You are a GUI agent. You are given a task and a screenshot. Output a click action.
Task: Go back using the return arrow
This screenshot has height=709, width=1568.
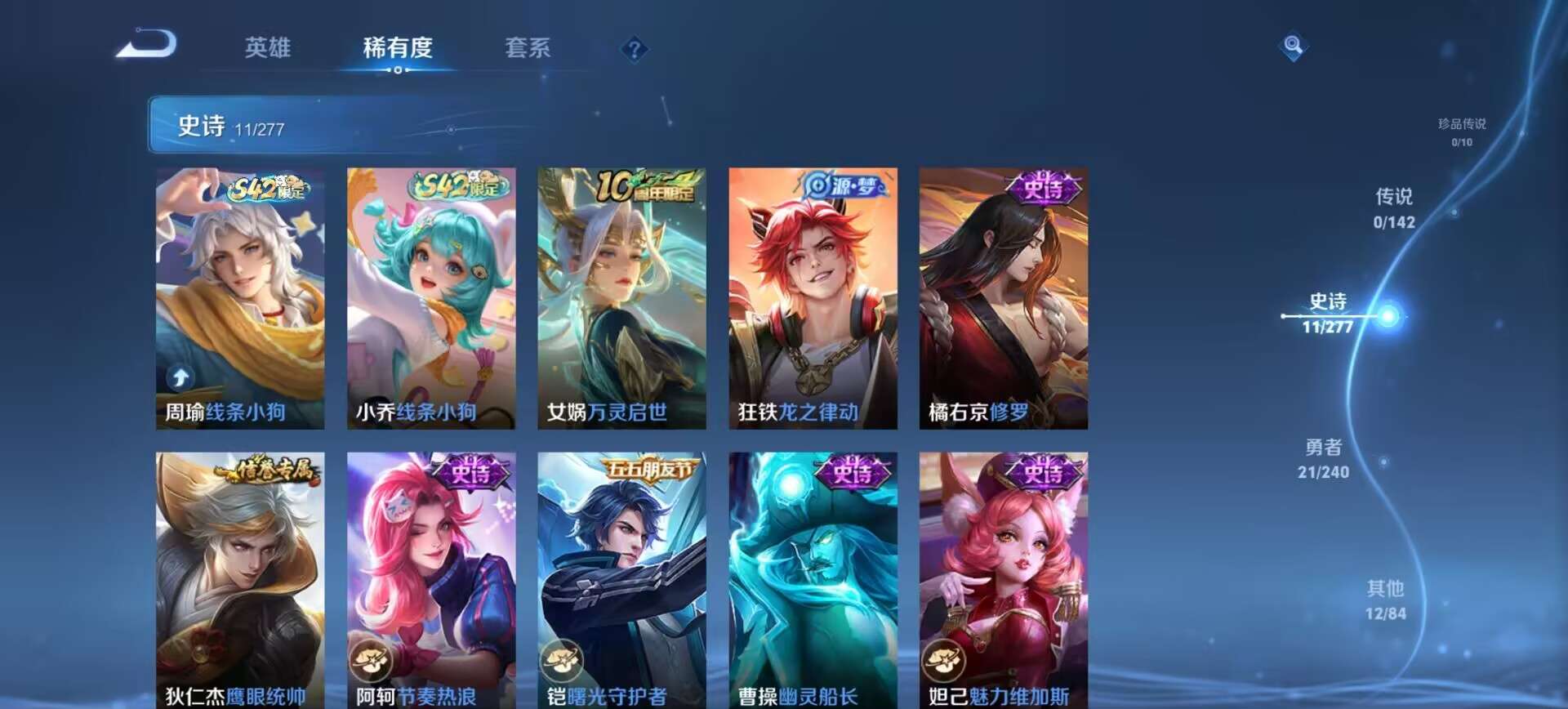[147, 45]
